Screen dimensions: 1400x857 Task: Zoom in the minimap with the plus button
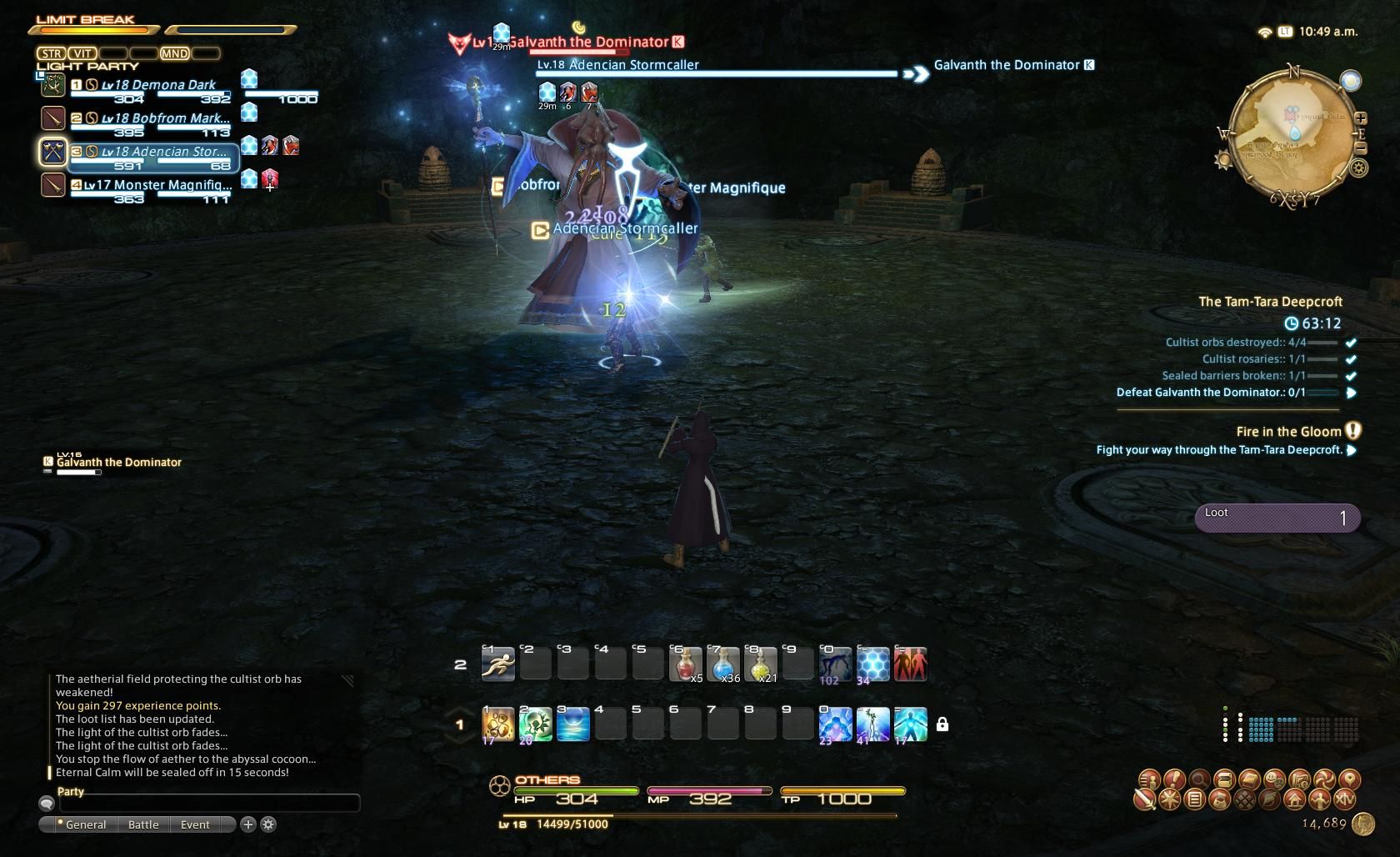(x=1360, y=118)
